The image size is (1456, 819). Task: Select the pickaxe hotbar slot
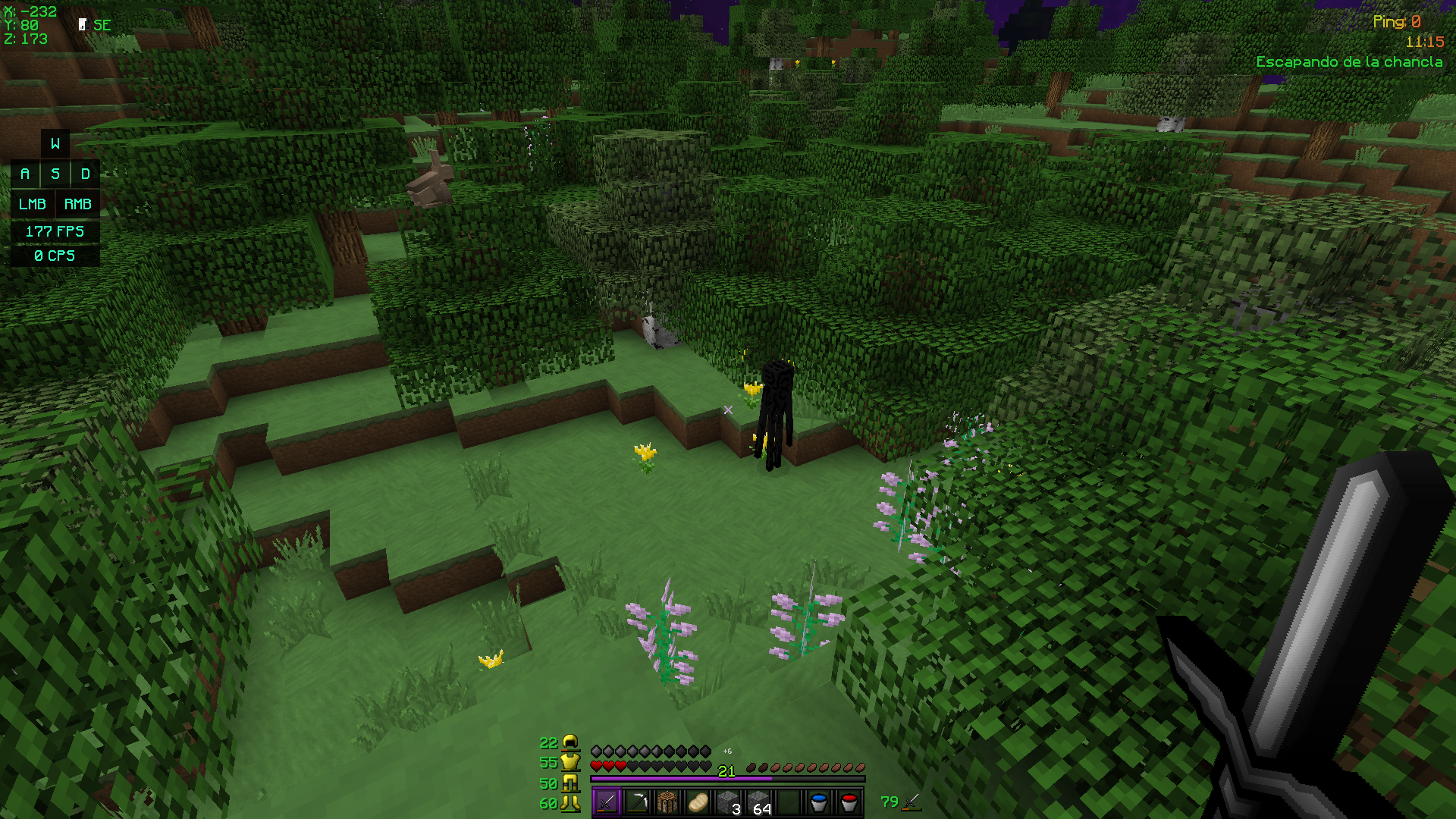637,802
